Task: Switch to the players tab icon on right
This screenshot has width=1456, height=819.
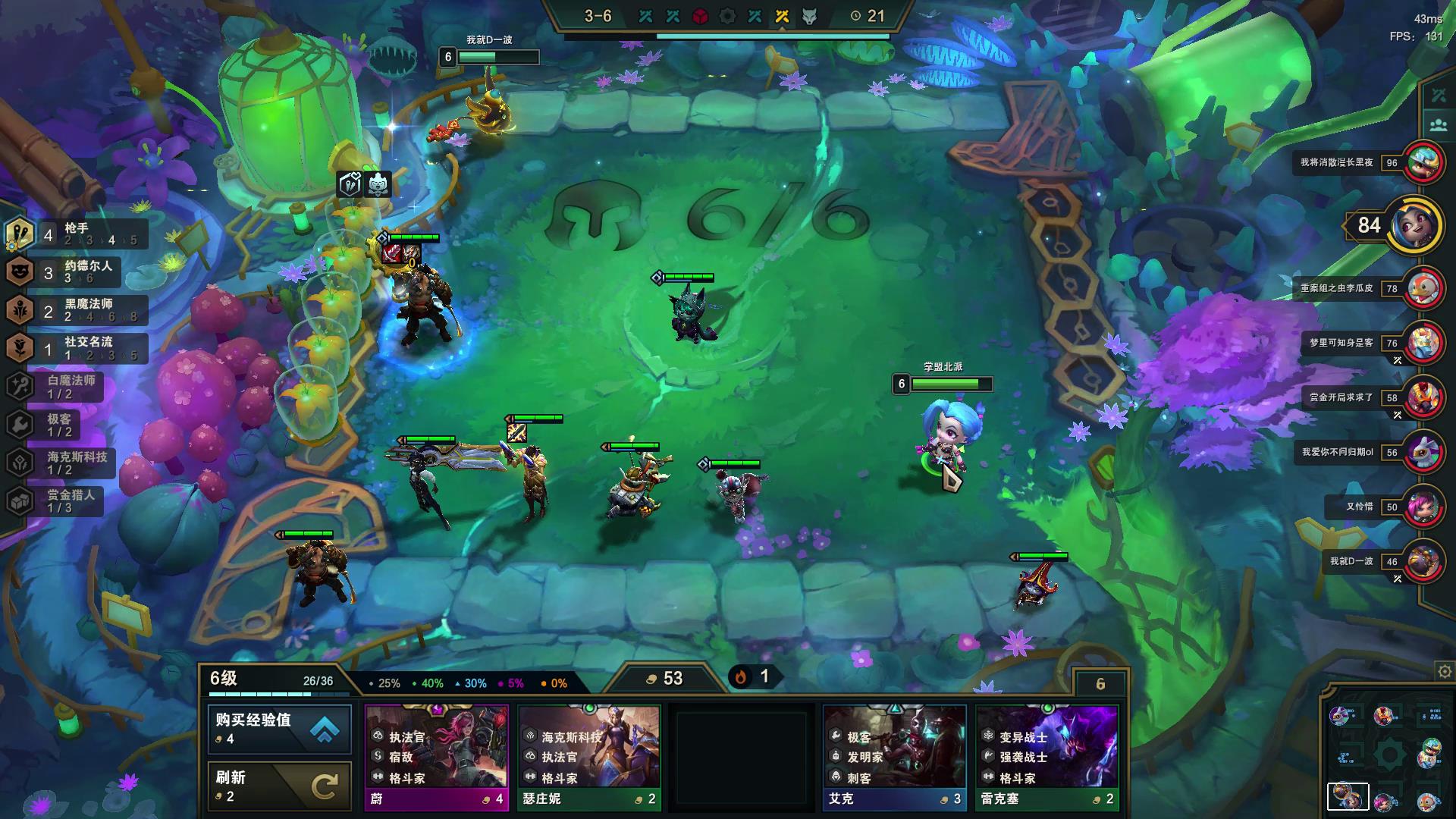Action: point(1439,125)
